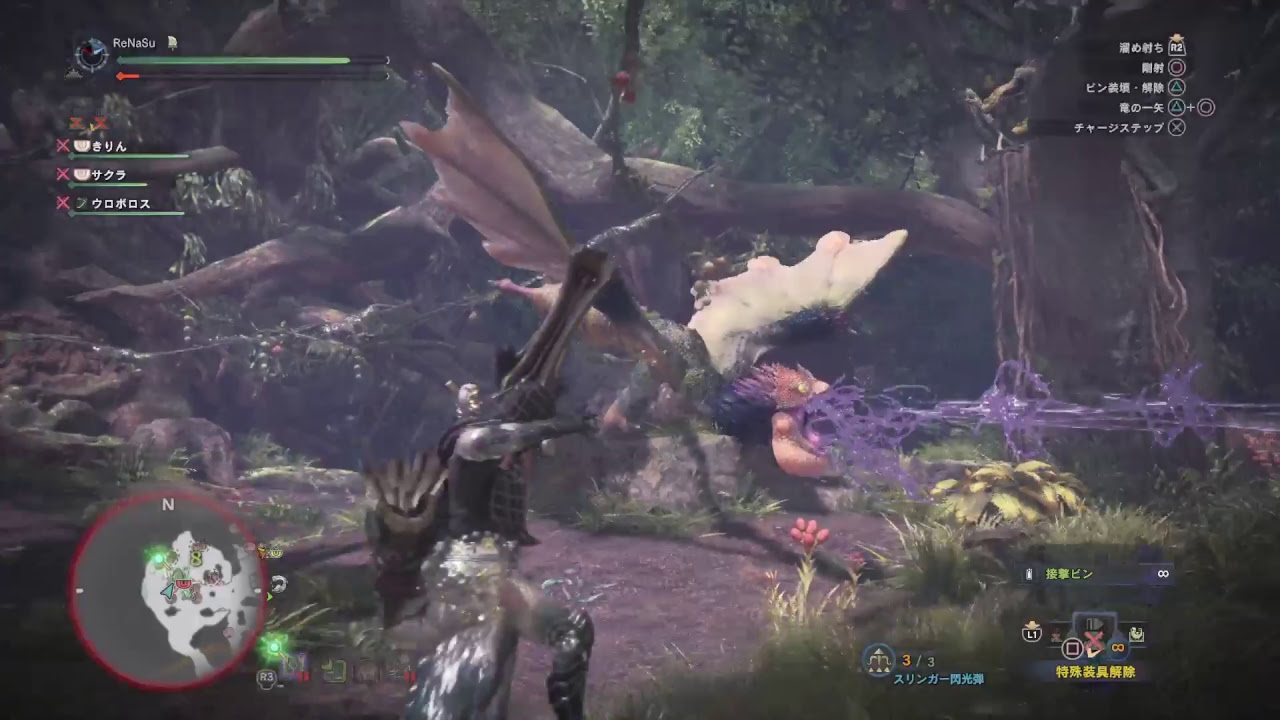This screenshot has height=720, width=1280.
Task: Toggle the 特殊装具解除 square button action
Action: pos(1073,647)
